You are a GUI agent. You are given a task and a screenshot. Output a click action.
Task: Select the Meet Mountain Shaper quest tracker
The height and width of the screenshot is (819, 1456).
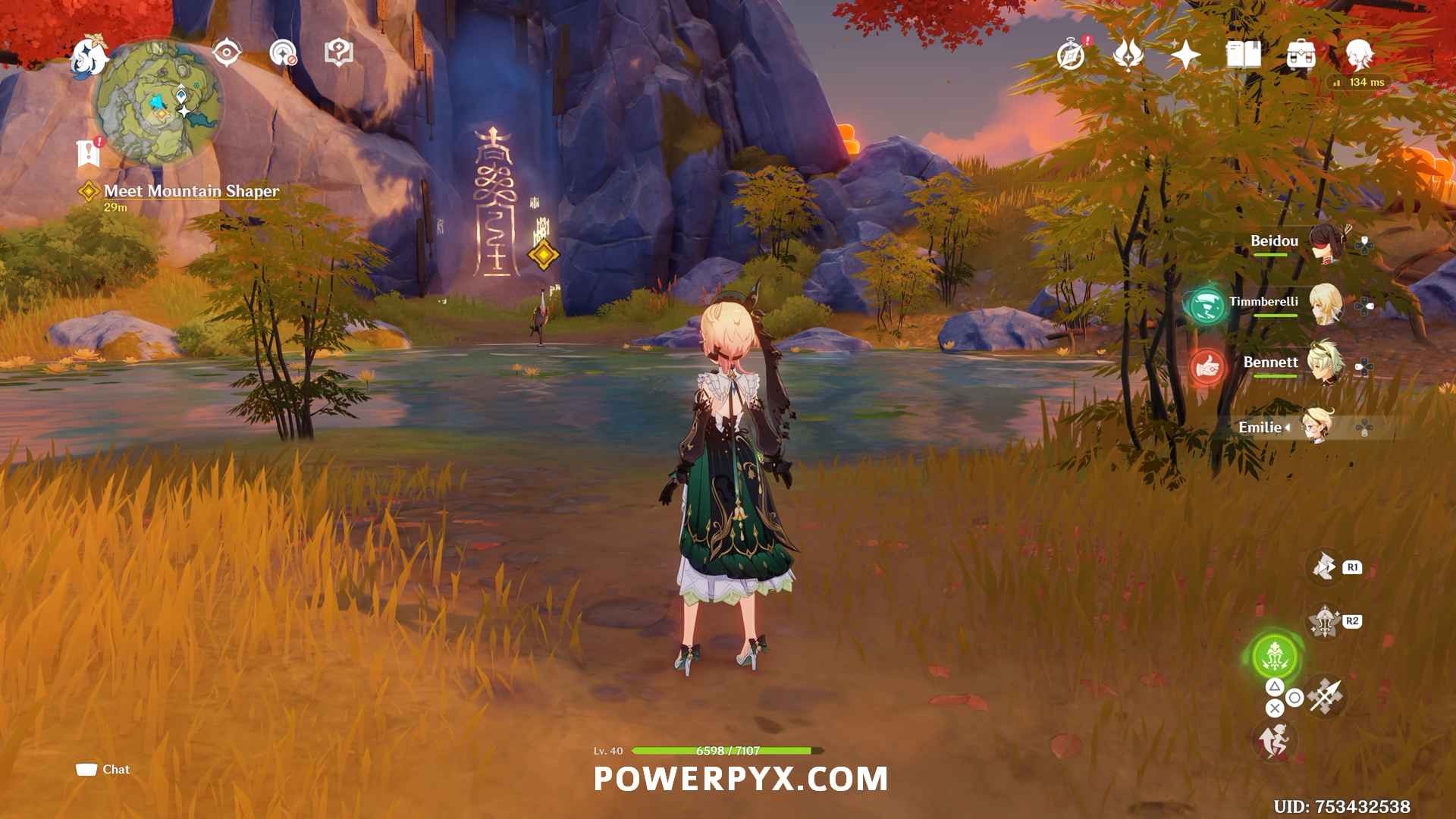[191, 191]
